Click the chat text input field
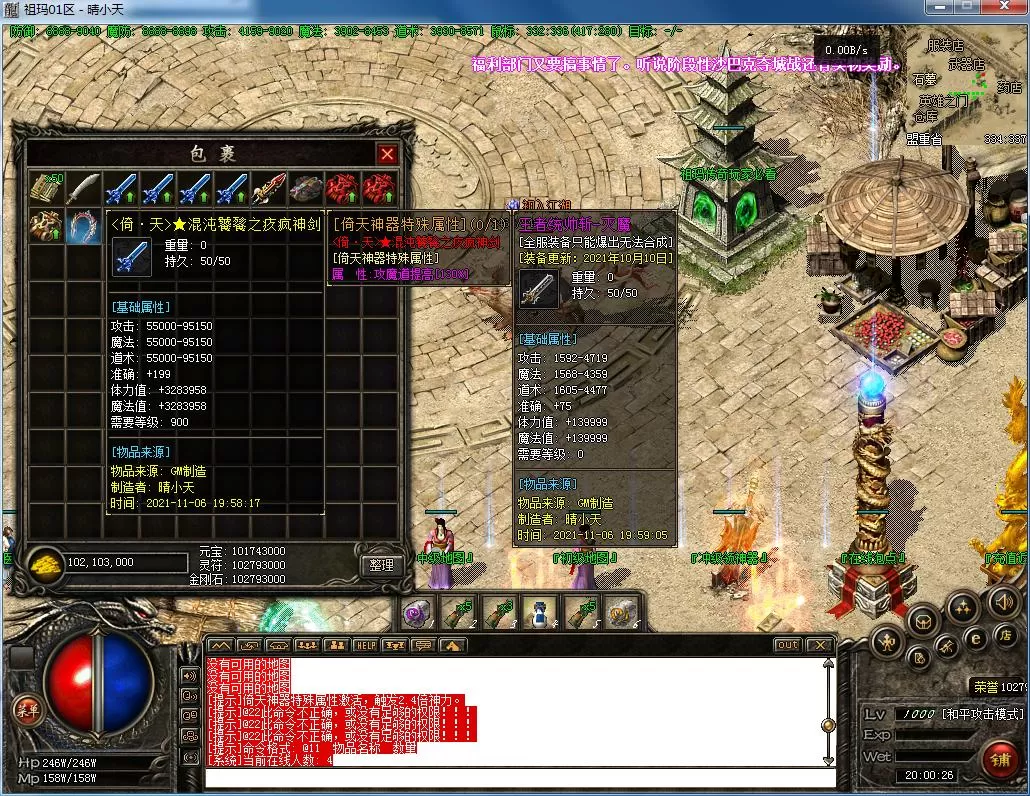Viewport: 1030px width, 796px height. (x=520, y=778)
